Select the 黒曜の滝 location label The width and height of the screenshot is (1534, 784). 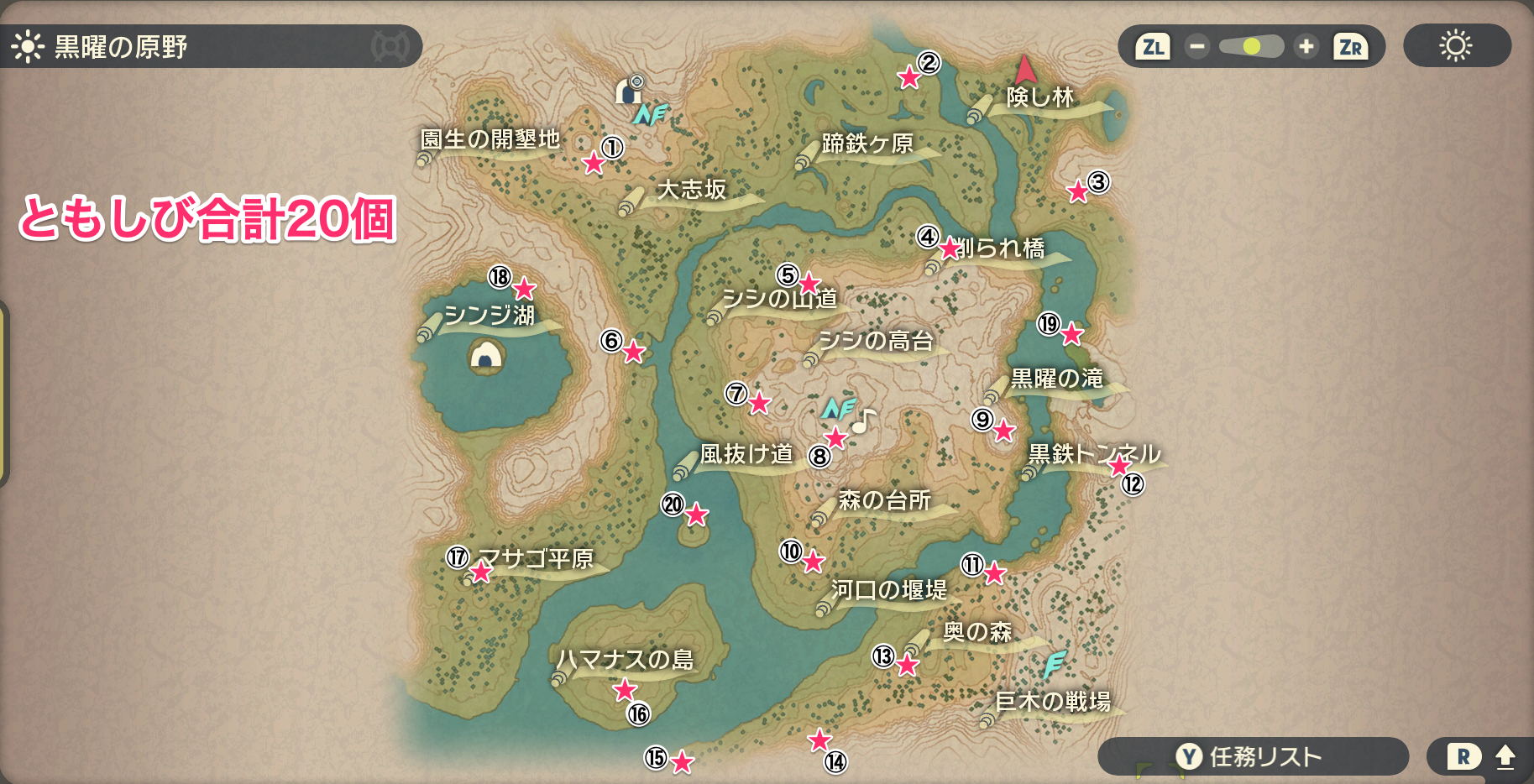(1055, 379)
